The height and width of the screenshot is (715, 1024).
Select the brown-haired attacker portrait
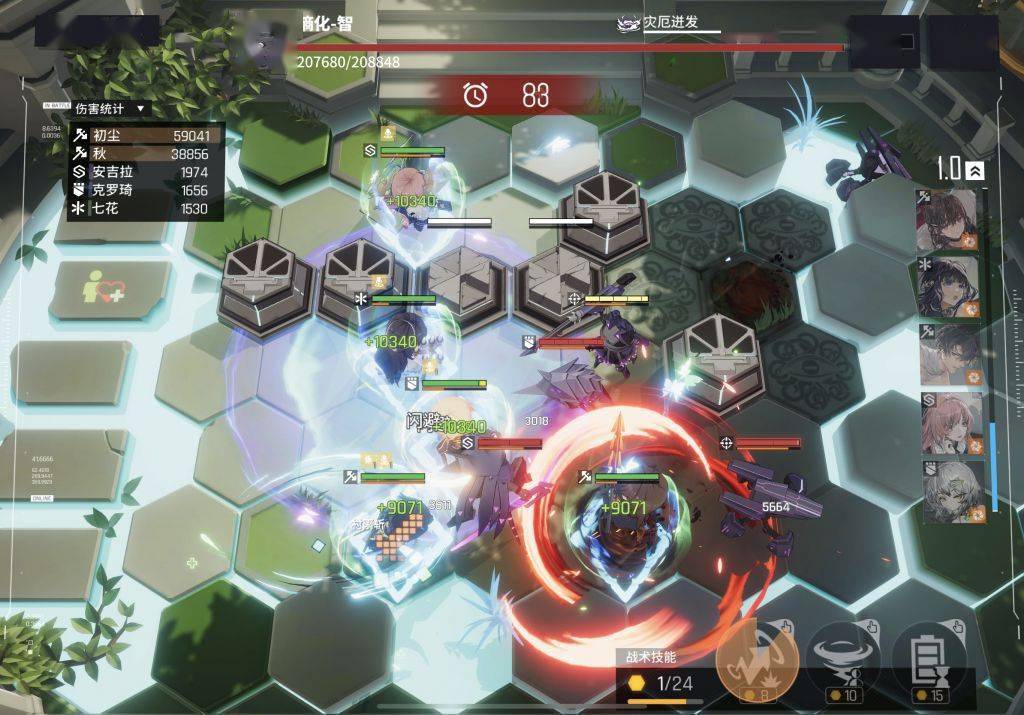coord(948,219)
